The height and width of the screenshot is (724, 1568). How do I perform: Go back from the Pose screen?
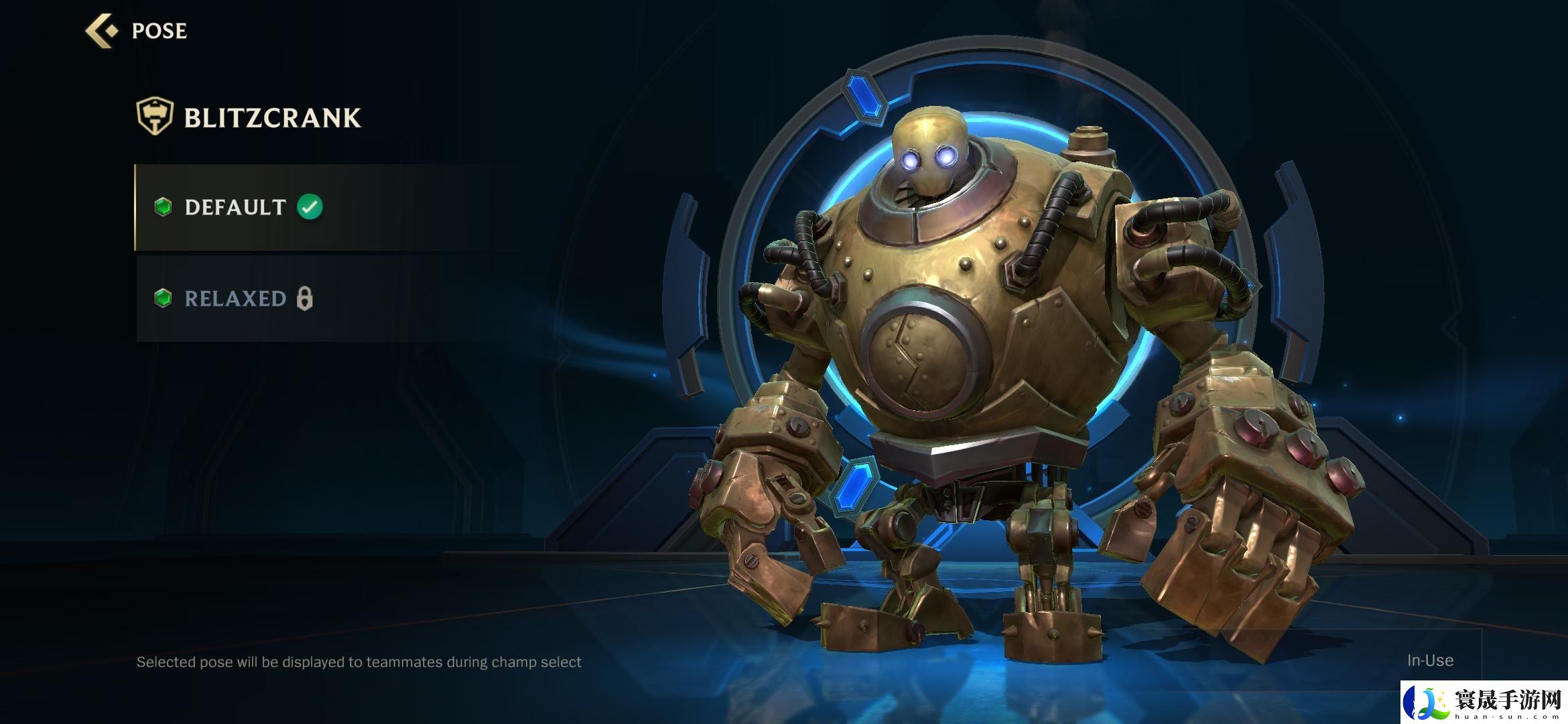click(x=102, y=31)
